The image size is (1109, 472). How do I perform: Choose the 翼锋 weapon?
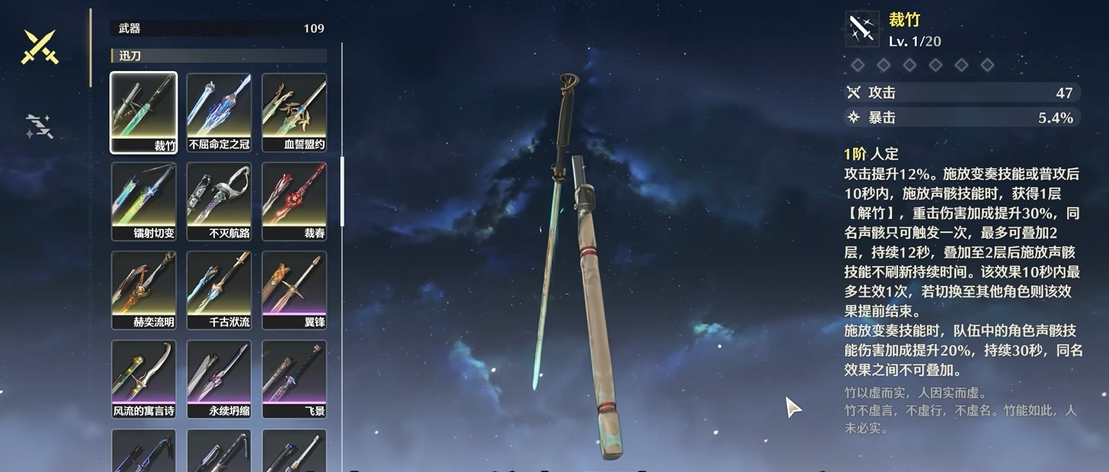click(294, 290)
